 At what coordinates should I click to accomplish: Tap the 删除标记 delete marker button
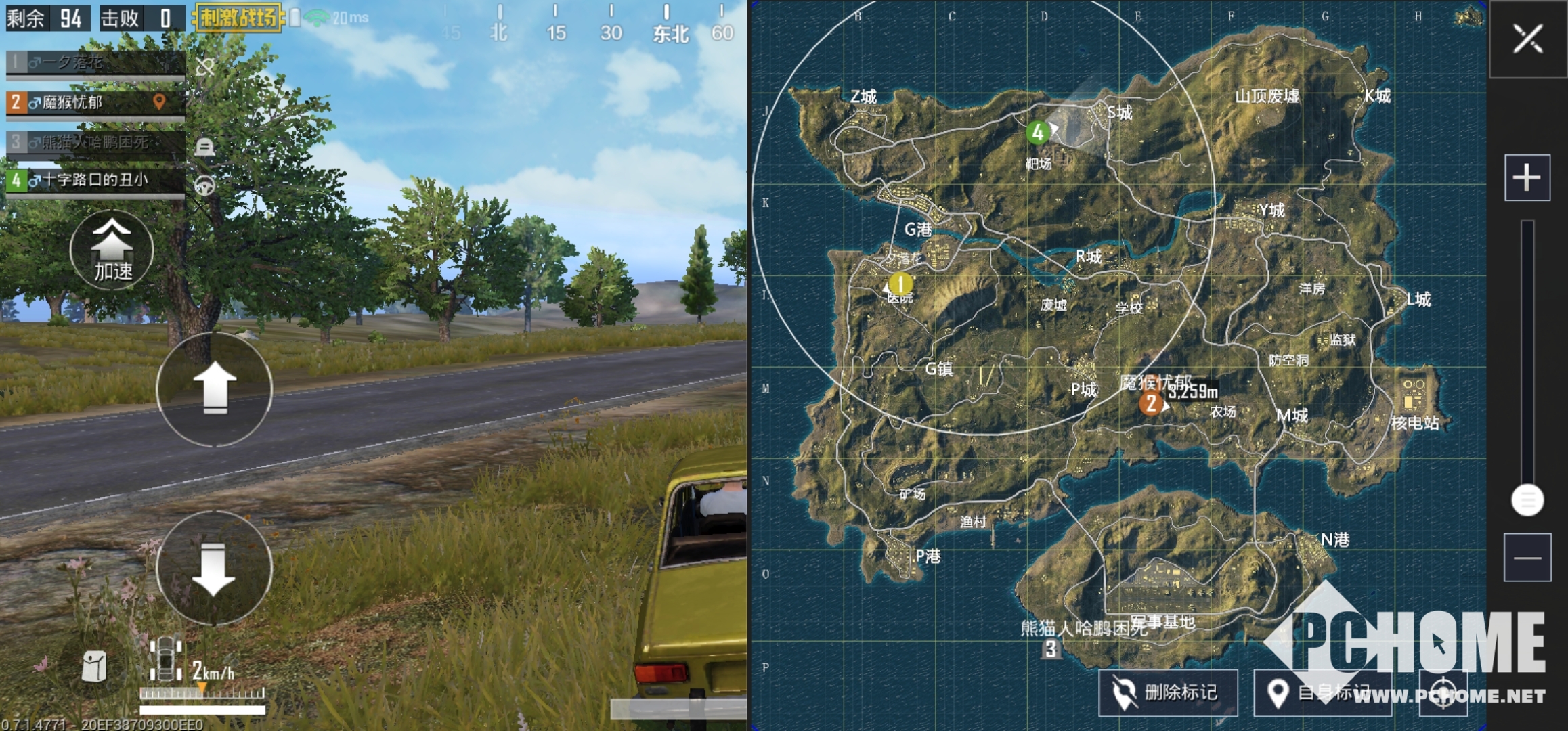(1168, 692)
